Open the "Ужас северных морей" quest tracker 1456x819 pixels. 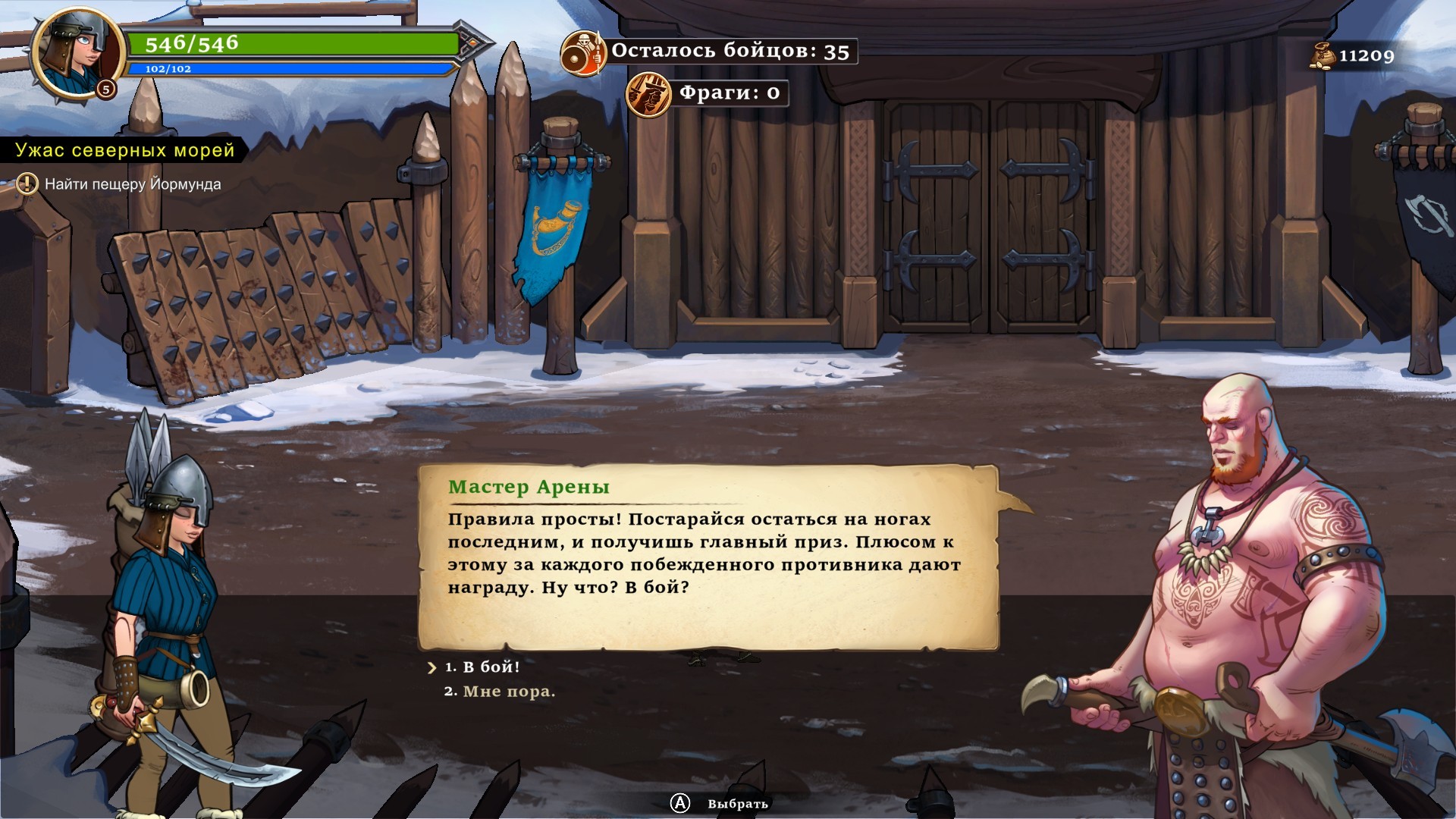tap(125, 150)
